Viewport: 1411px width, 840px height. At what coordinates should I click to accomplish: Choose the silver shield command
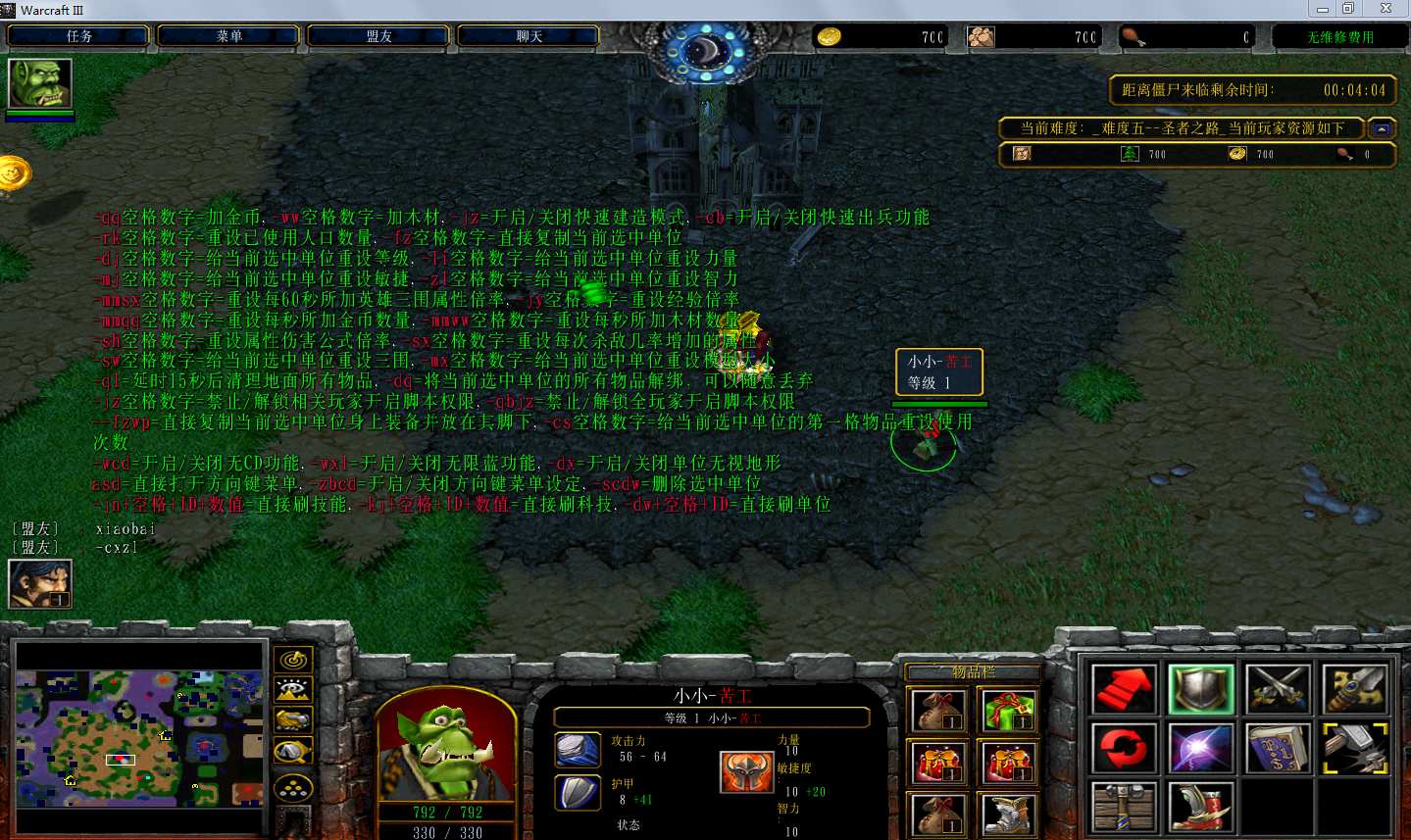coord(1200,690)
